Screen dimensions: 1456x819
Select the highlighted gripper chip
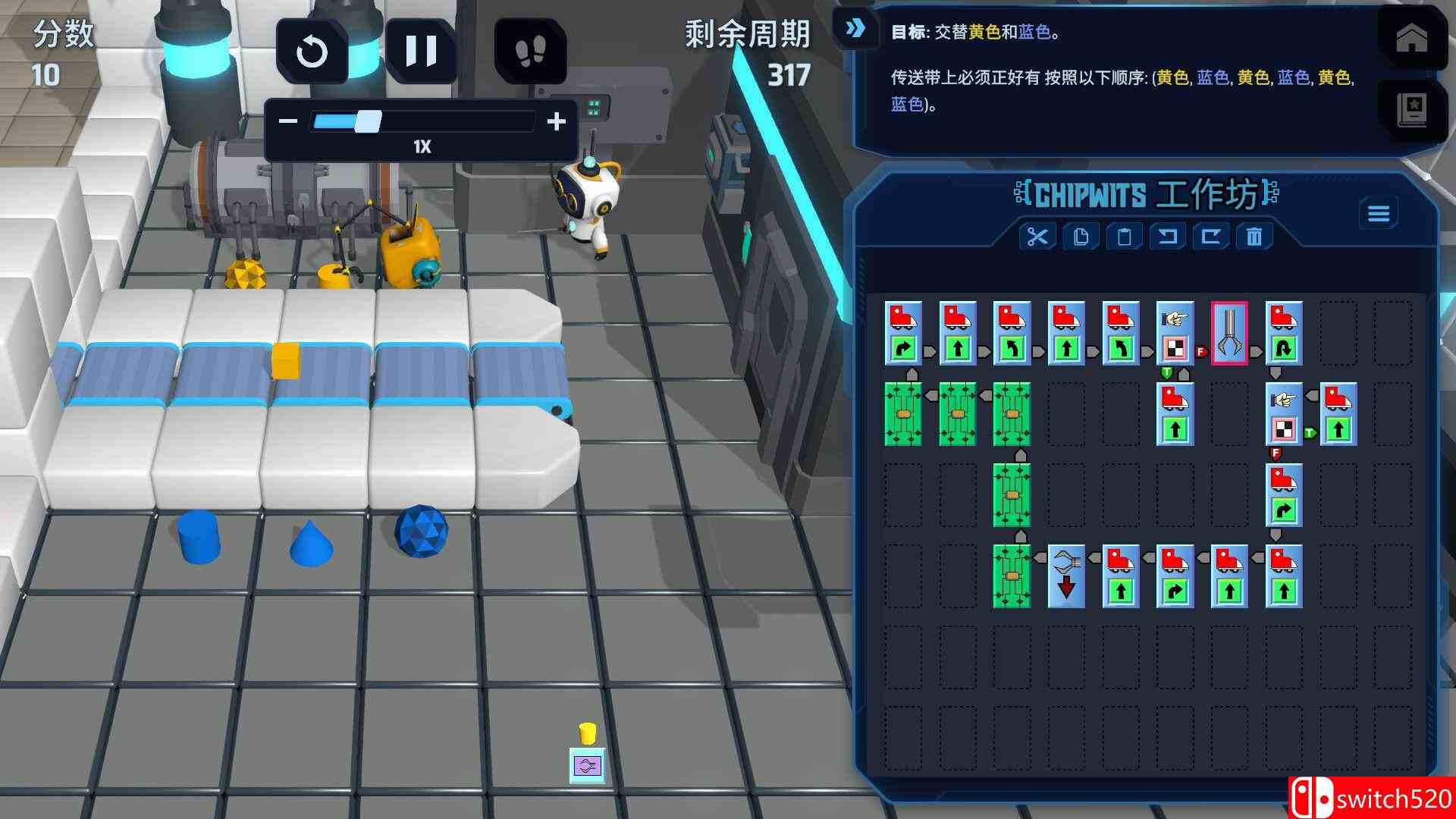pyautogui.click(x=1228, y=334)
